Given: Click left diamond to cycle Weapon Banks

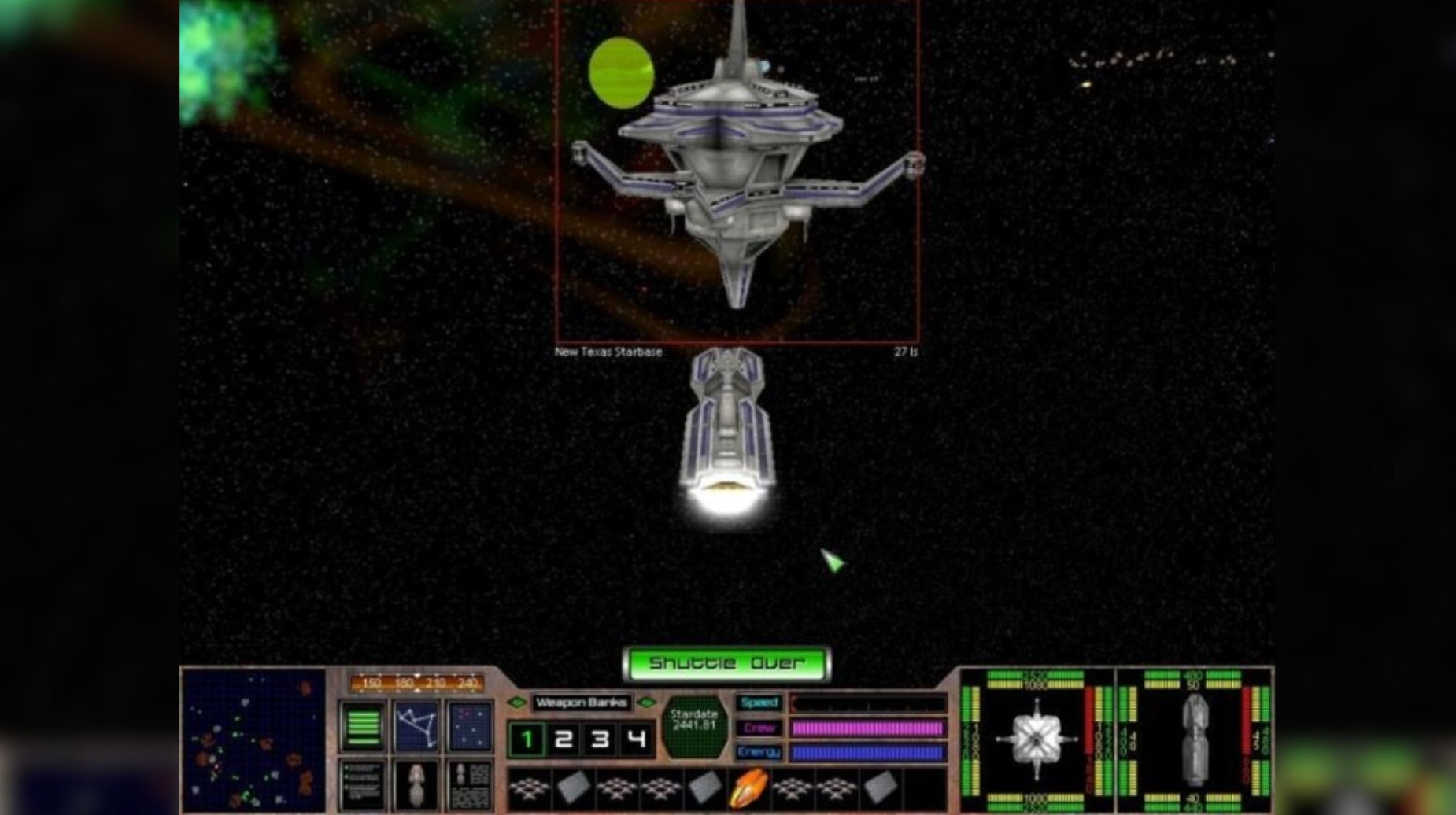Looking at the screenshot, I should pyautogui.click(x=517, y=701).
